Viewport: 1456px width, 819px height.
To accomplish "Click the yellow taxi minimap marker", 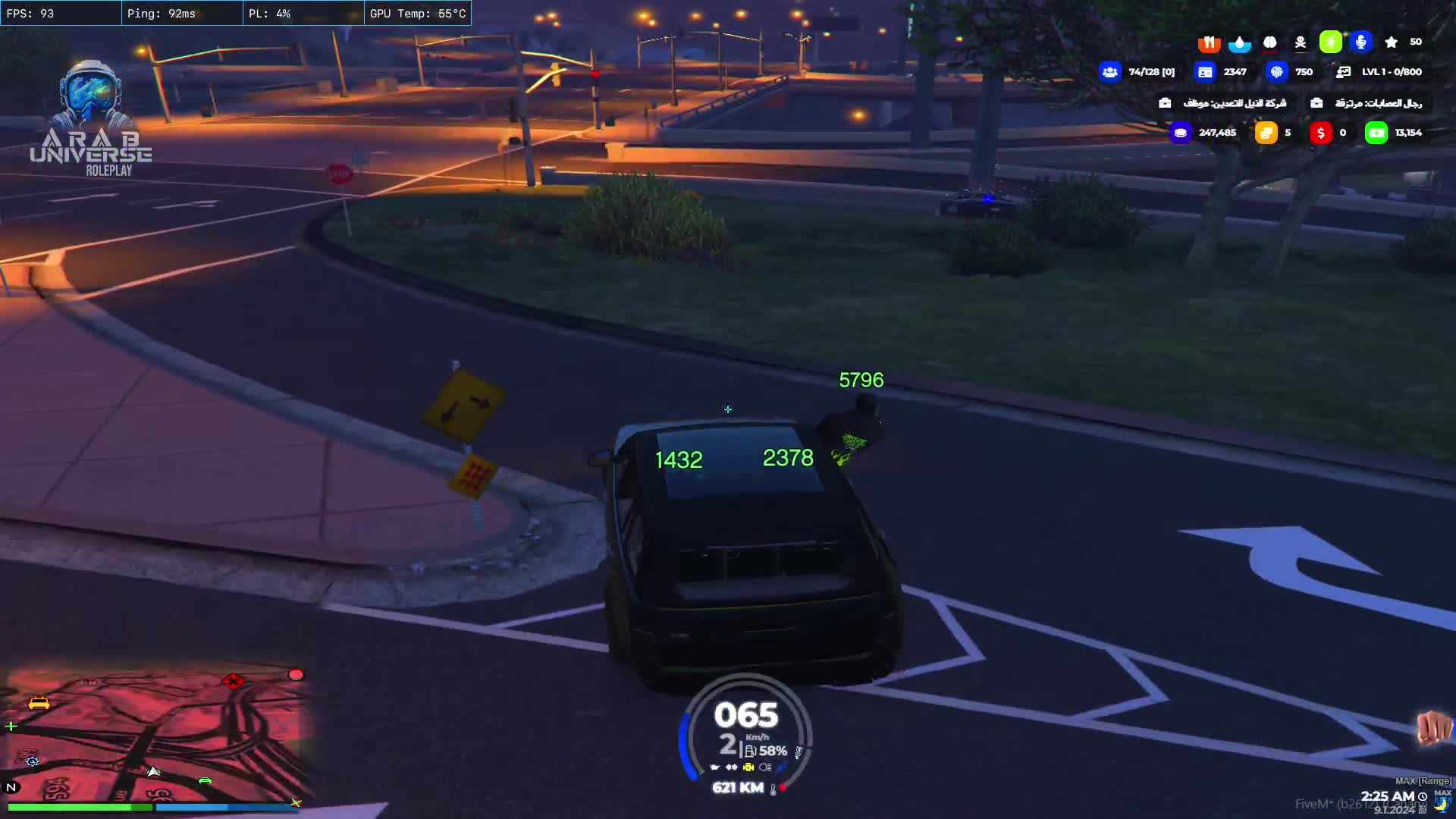I will click(39, 703).
